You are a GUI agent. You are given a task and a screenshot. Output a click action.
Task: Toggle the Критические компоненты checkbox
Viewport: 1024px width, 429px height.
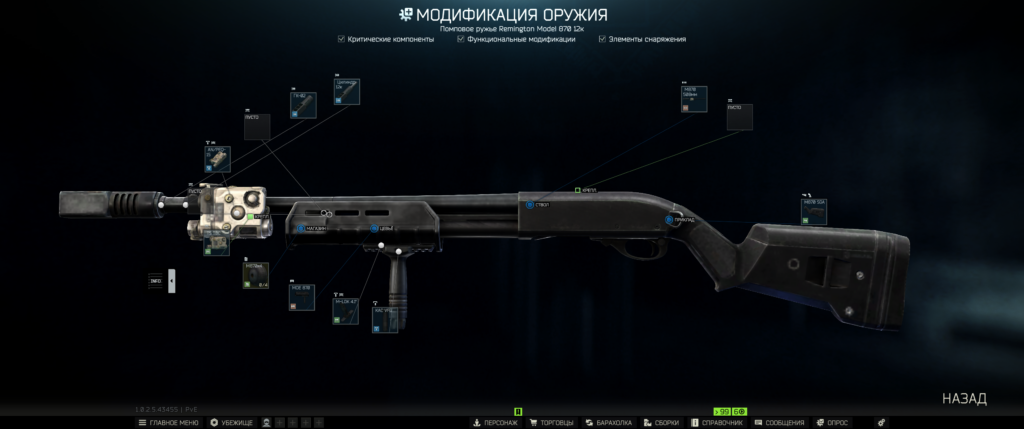coord(342,39)
